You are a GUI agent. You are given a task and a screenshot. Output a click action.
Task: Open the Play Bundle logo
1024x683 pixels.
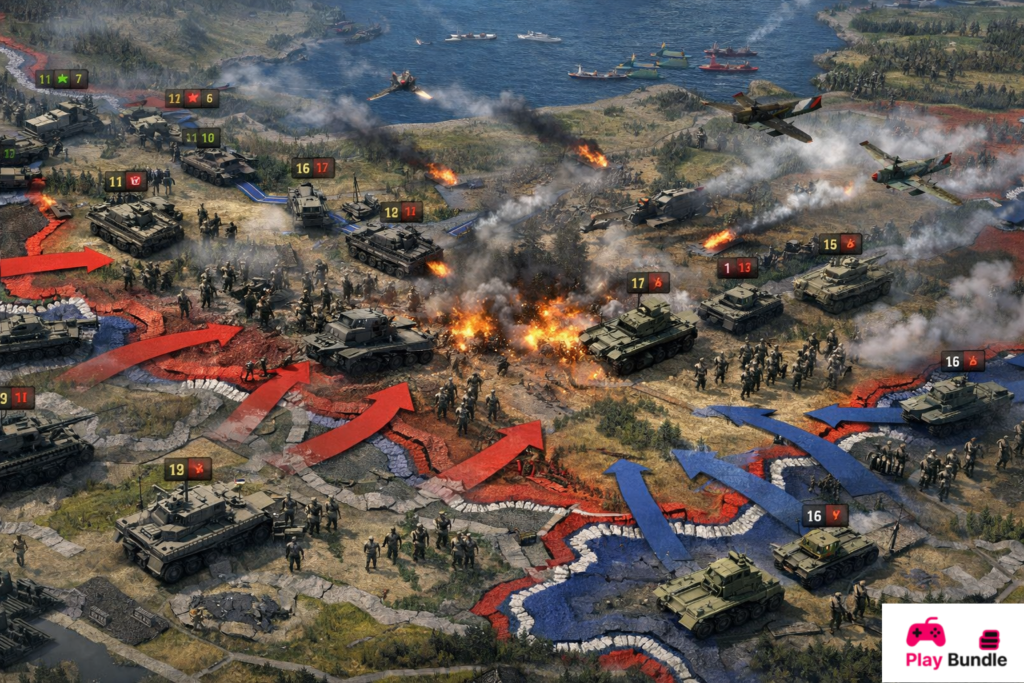(952, 643)
